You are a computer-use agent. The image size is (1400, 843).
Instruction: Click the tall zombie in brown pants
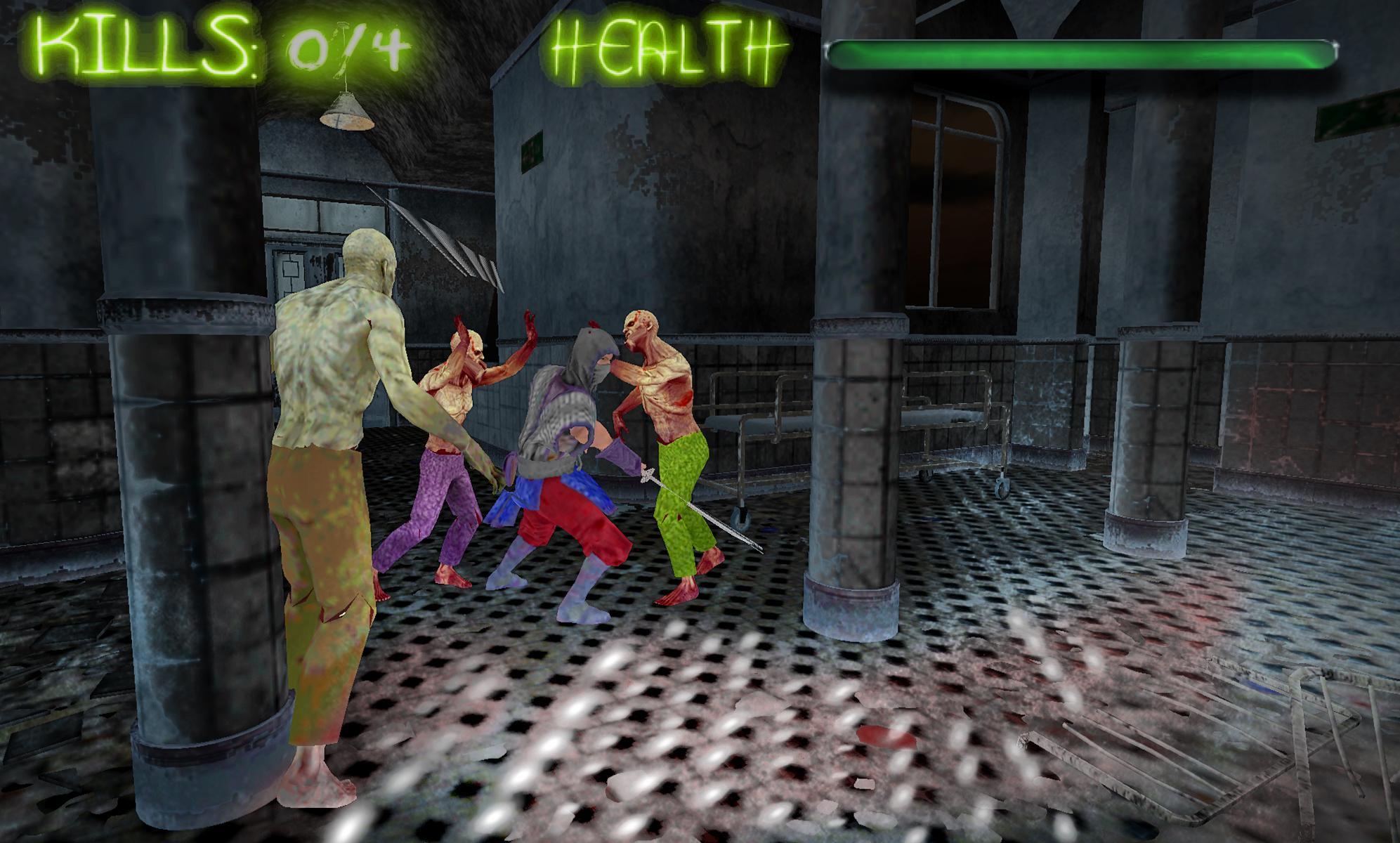tap(337, 457)
